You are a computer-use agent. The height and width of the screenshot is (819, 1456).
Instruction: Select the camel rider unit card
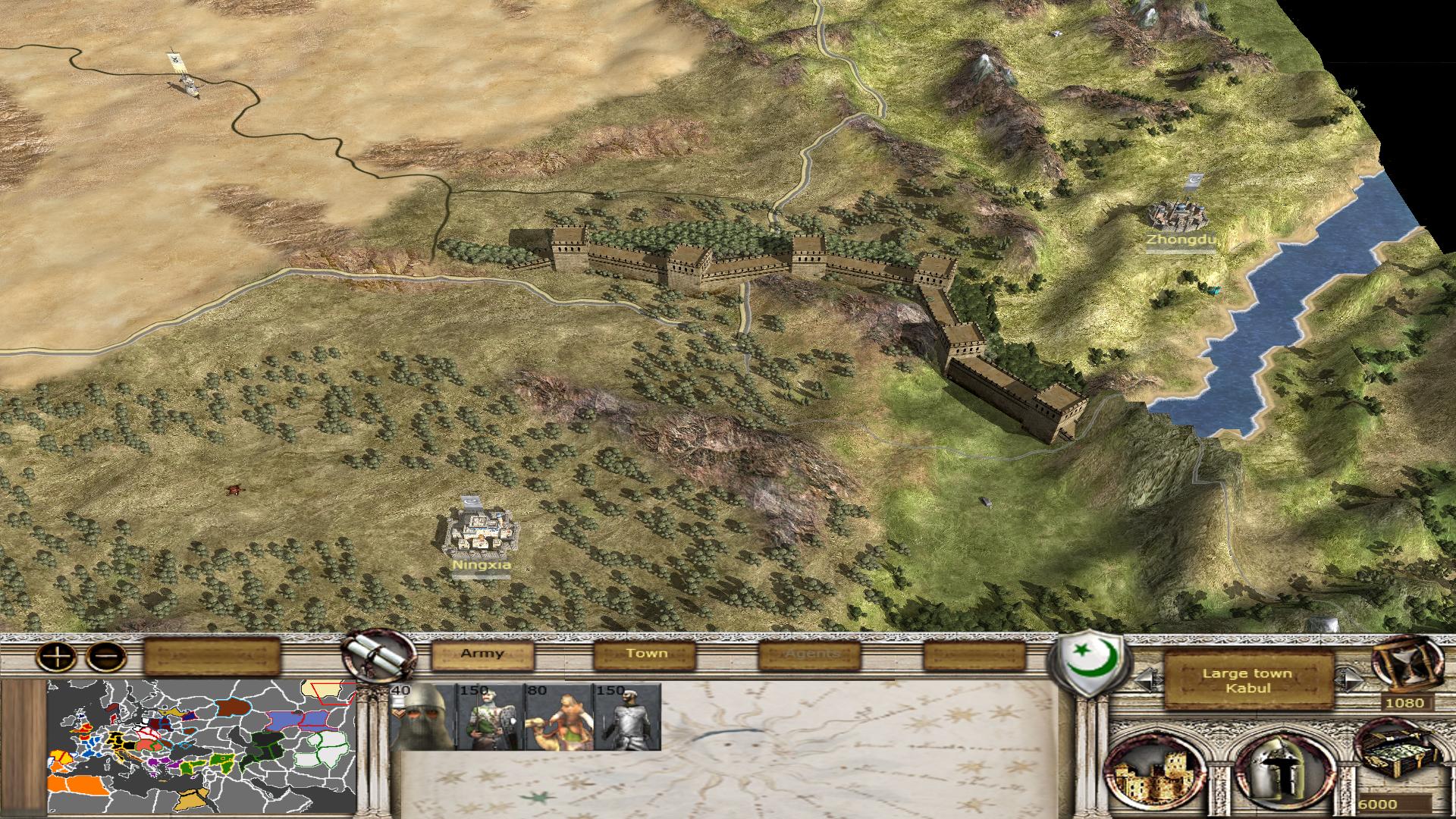[559, 717]
